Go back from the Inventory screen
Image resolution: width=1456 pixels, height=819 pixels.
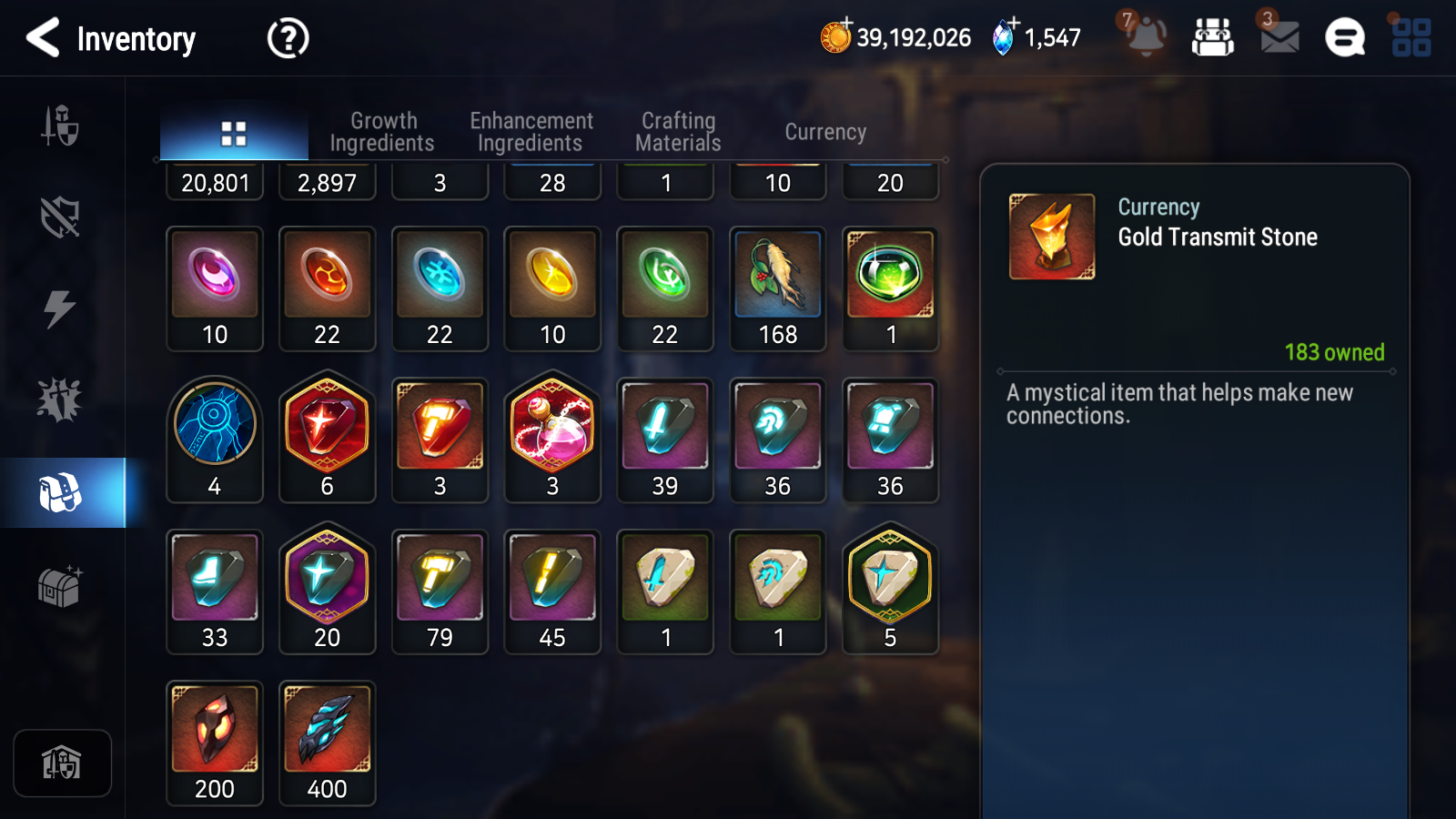[x=43, y=38]
